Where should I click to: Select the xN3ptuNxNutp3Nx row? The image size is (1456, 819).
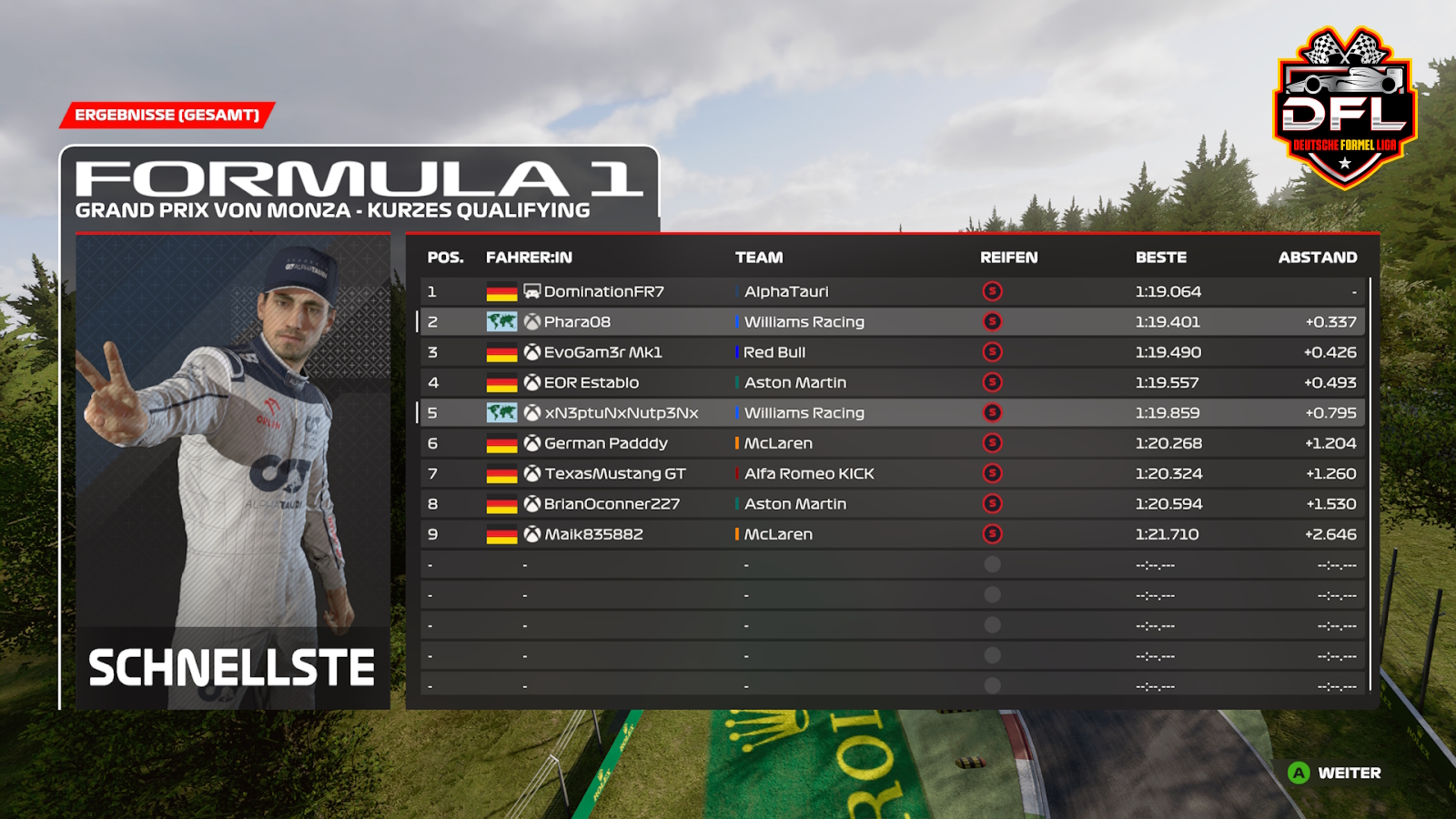pos(621,413)
